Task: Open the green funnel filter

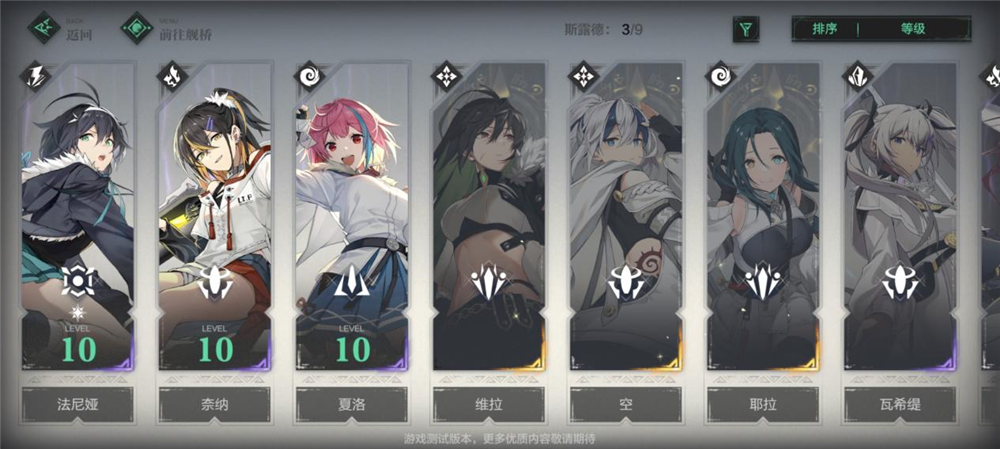Action: 745,29
